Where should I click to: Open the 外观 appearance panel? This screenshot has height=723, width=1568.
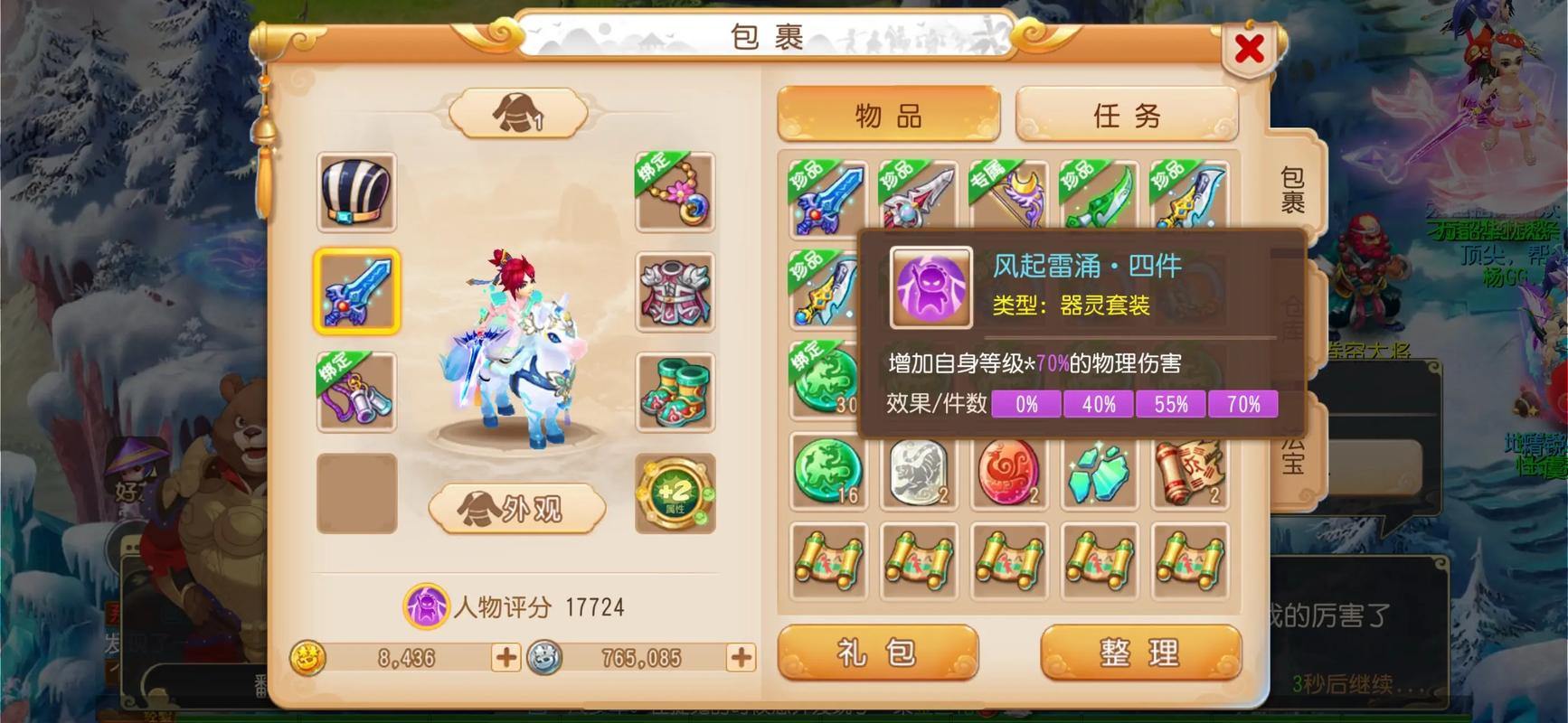(517, 511)
